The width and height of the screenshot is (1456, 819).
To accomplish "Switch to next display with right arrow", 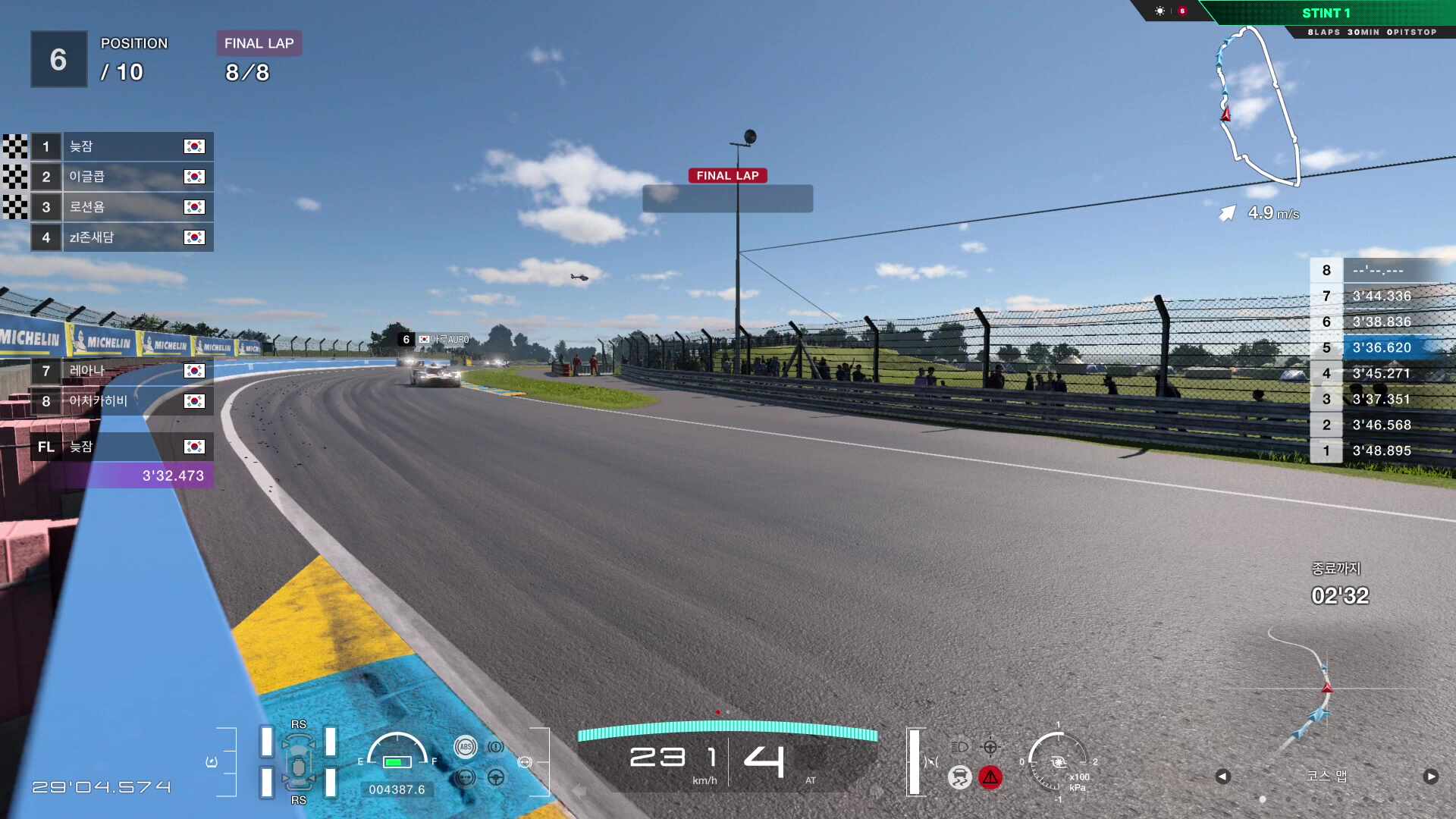I will (1430, 777).
